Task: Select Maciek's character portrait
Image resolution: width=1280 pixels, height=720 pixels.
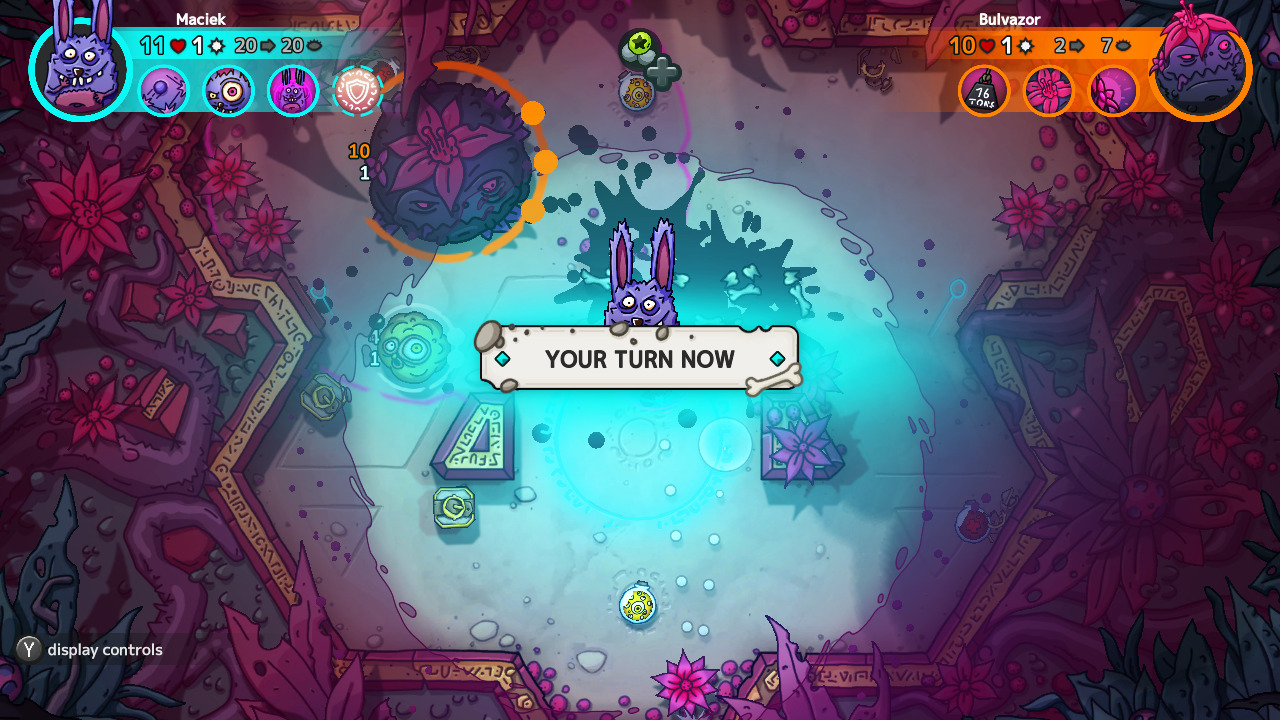Action: coord(78,70)
